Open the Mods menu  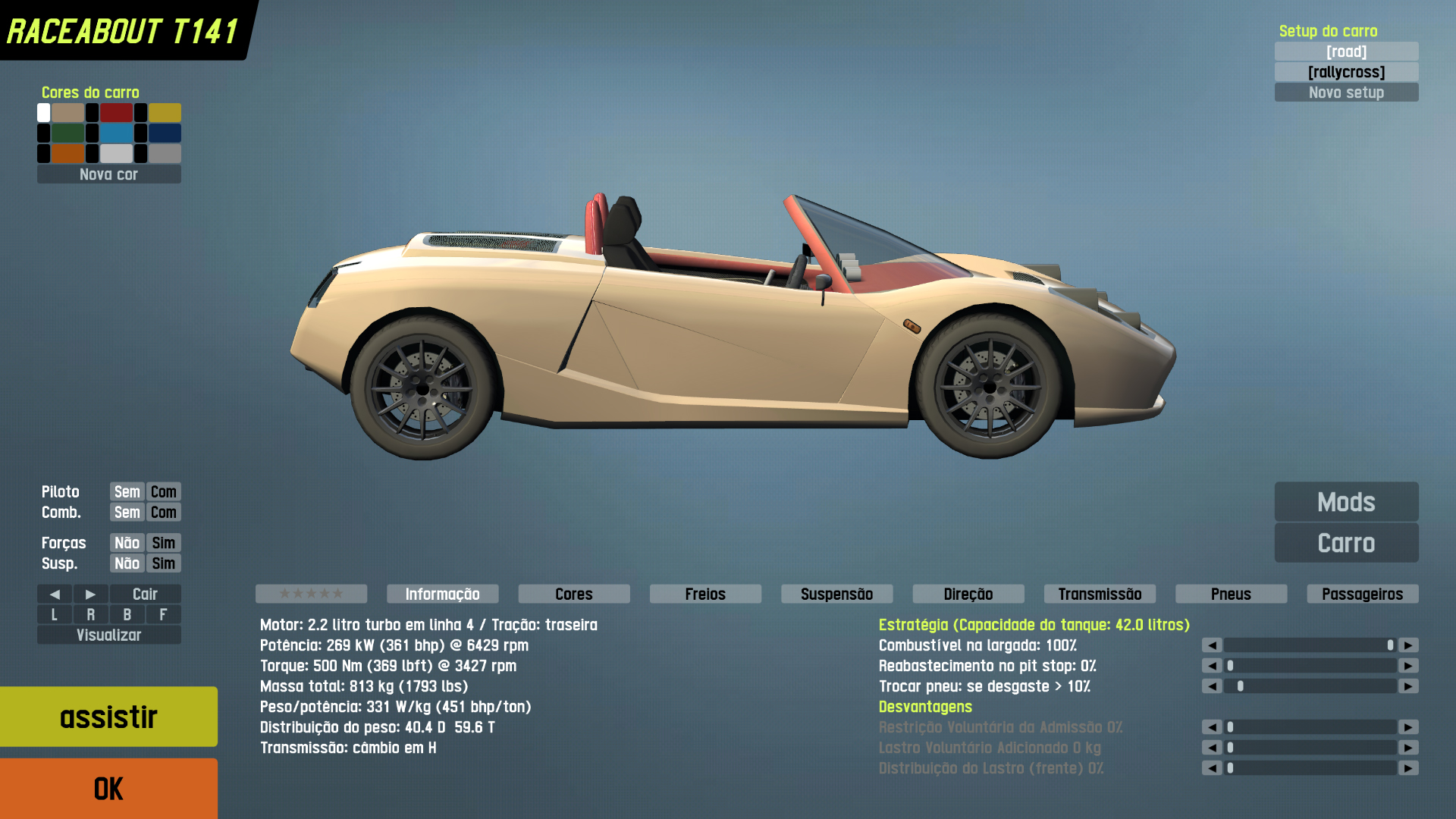coord(1346,502)
